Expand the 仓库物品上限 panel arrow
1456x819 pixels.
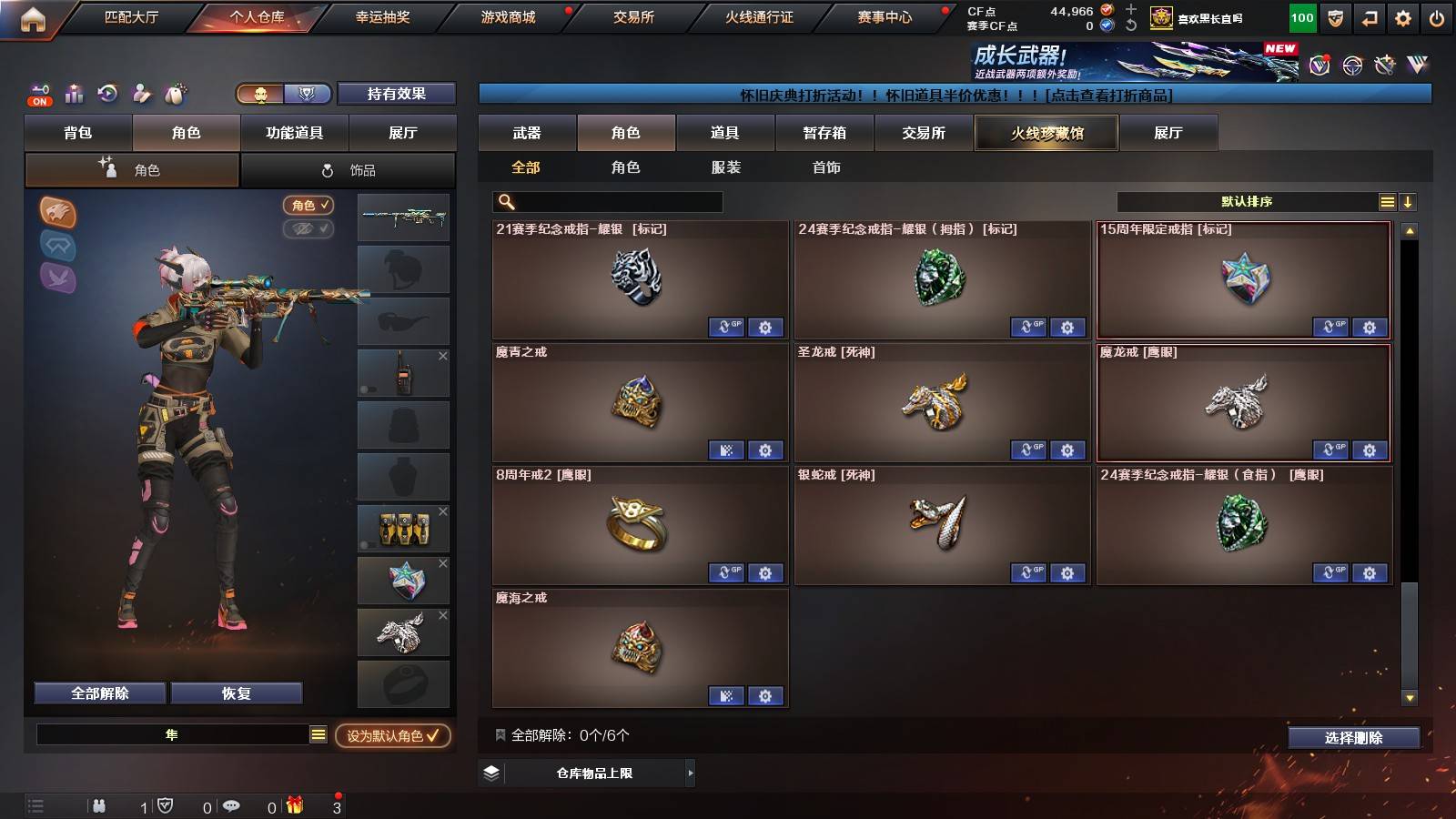(690, 773)
